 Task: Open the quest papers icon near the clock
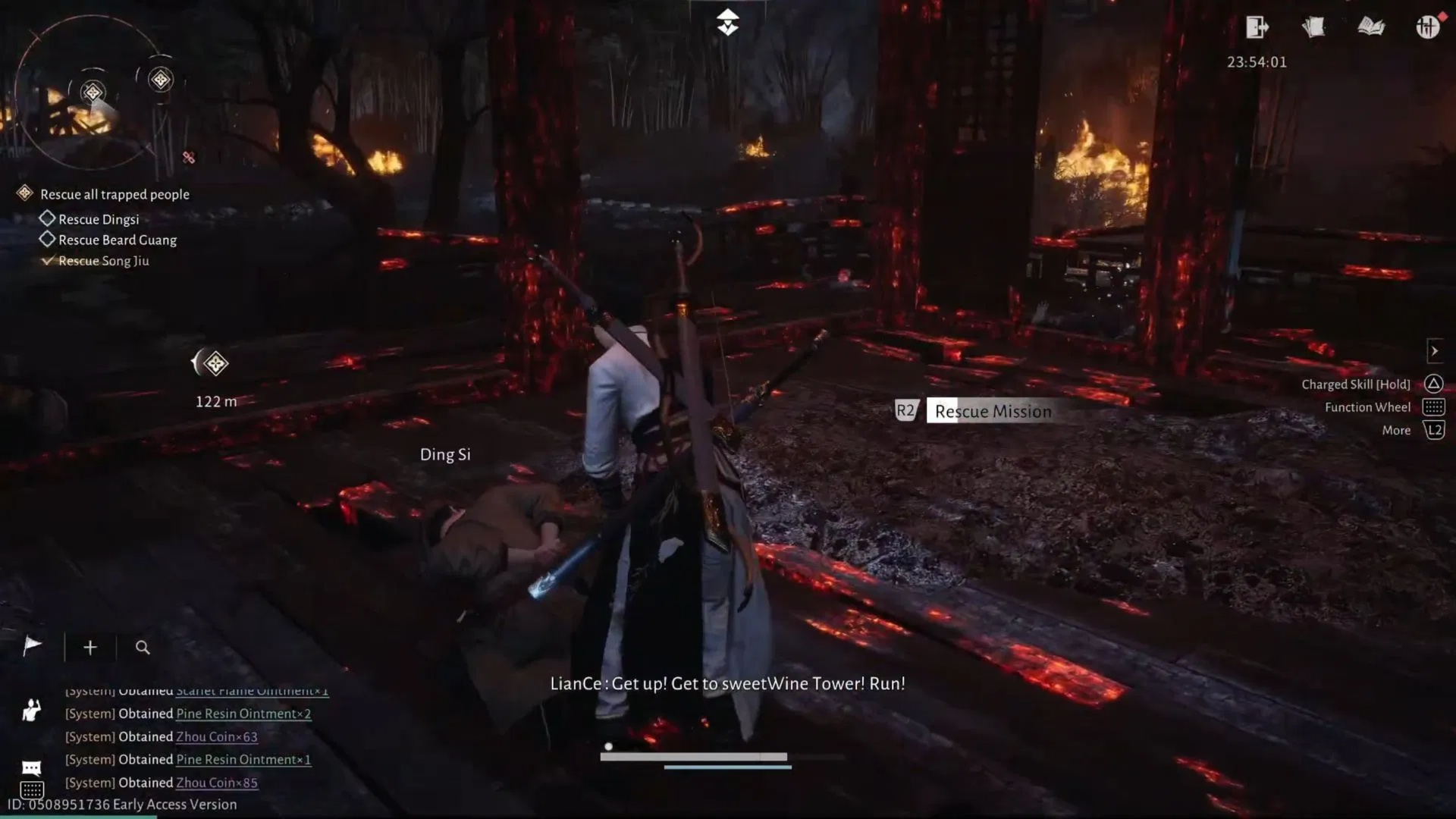pyautogui.click(x=1314, y=27)
